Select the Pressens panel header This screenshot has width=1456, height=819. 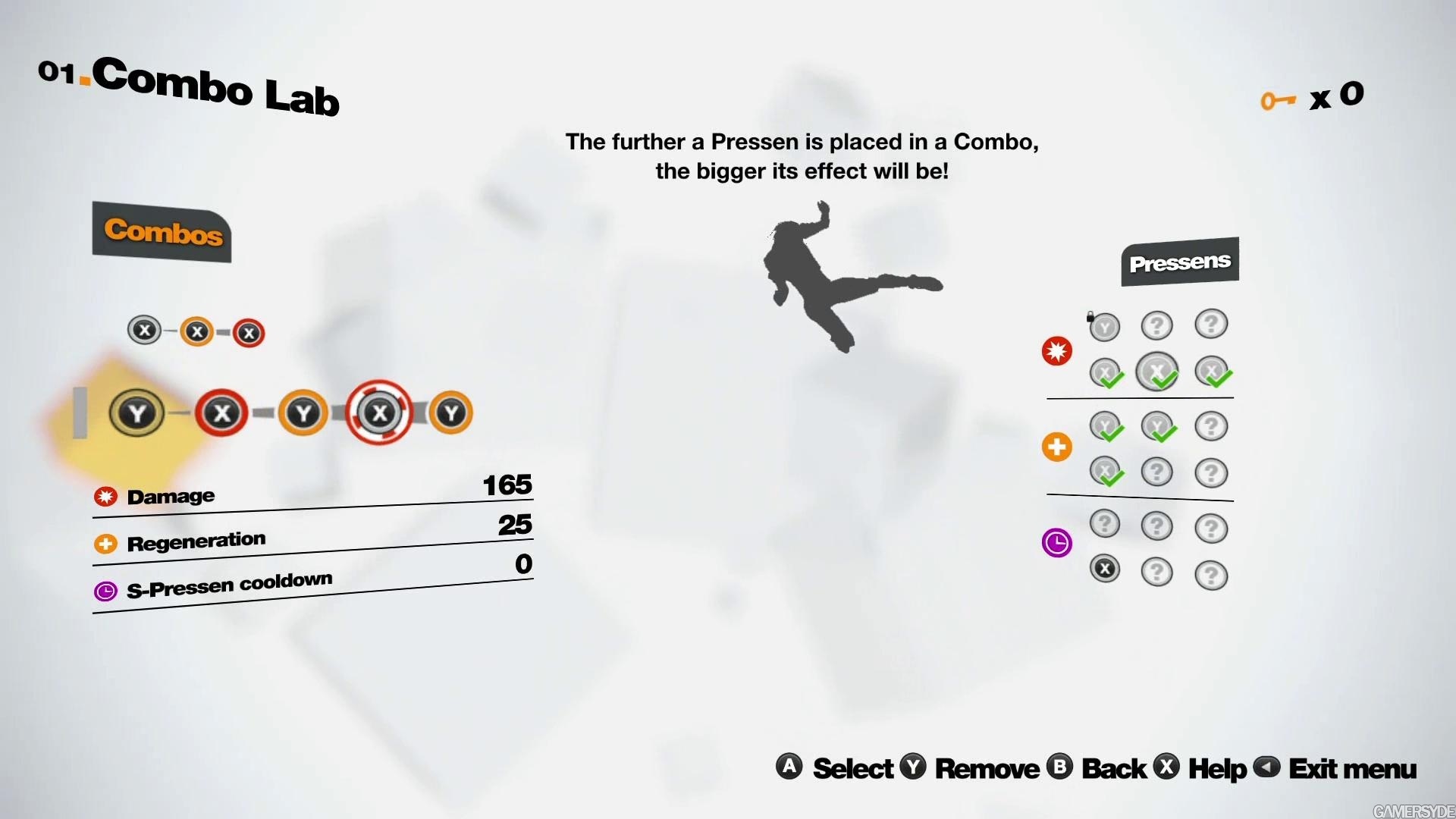(x=1179, y=262)
